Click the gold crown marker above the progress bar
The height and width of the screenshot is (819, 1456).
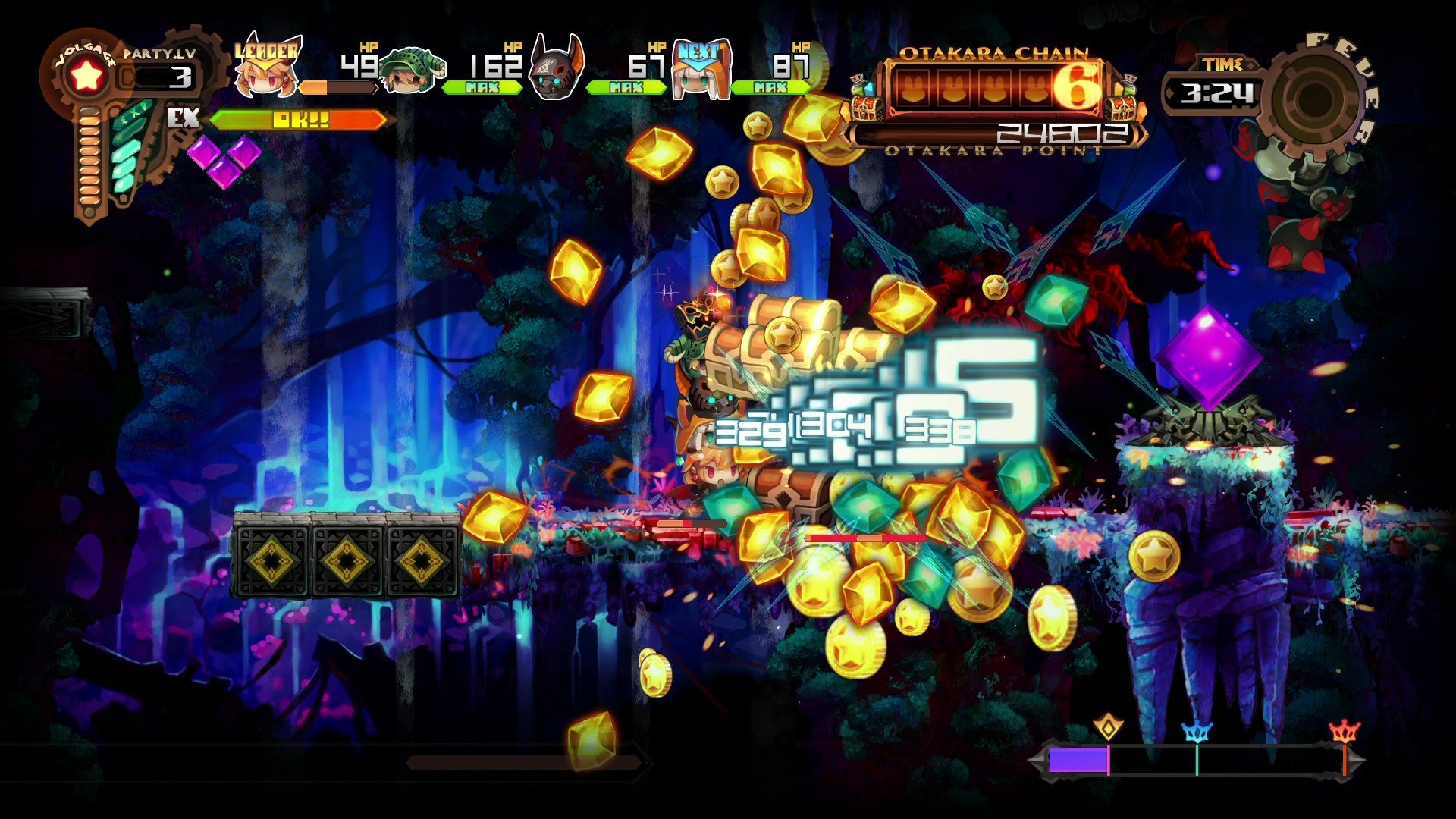point(1108,726)
